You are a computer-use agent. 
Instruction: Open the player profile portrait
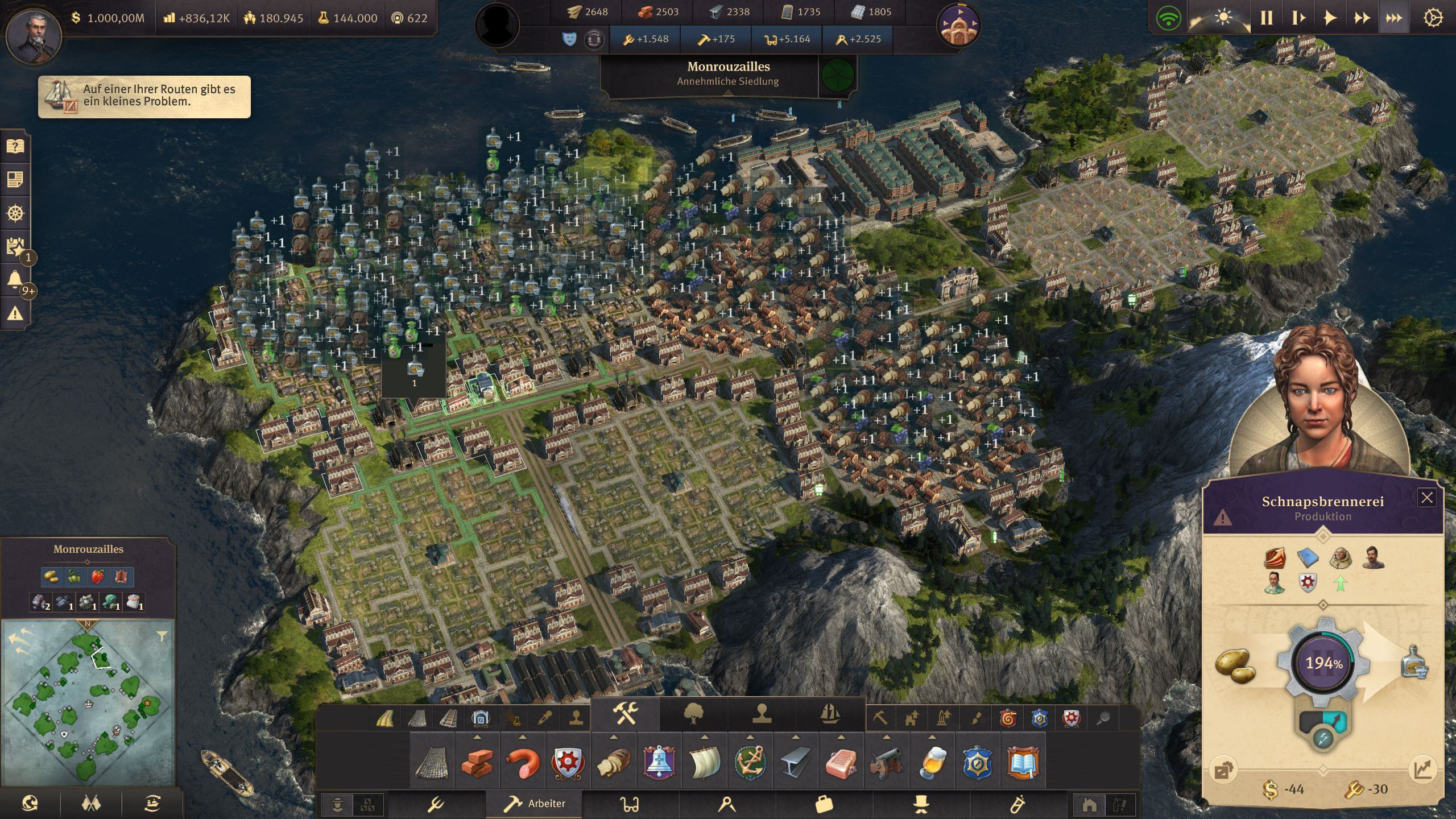coord(34,35)
